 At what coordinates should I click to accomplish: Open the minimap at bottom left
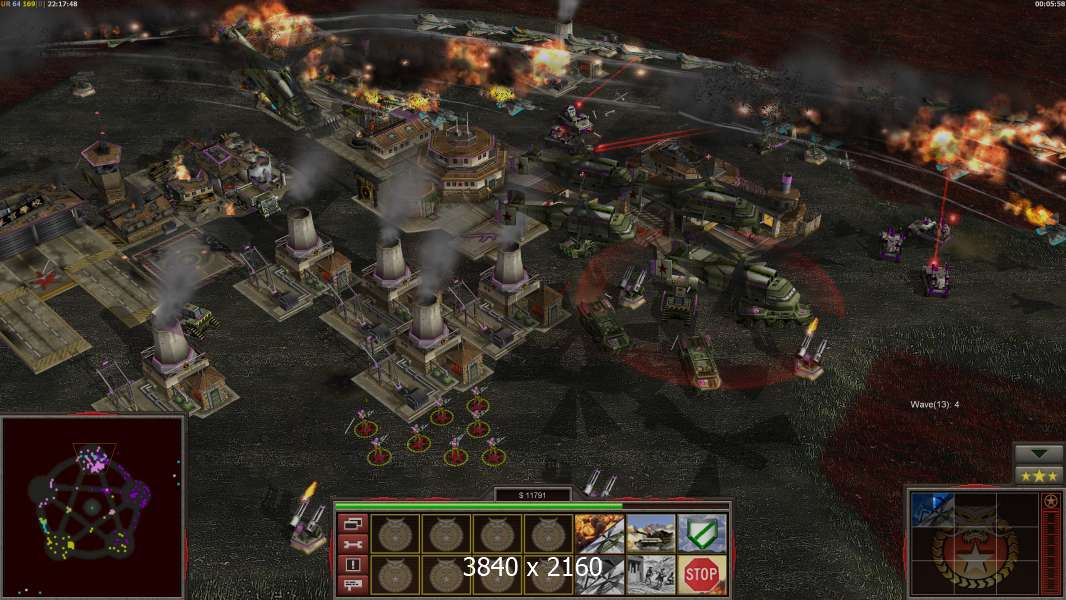pos(92,507)
